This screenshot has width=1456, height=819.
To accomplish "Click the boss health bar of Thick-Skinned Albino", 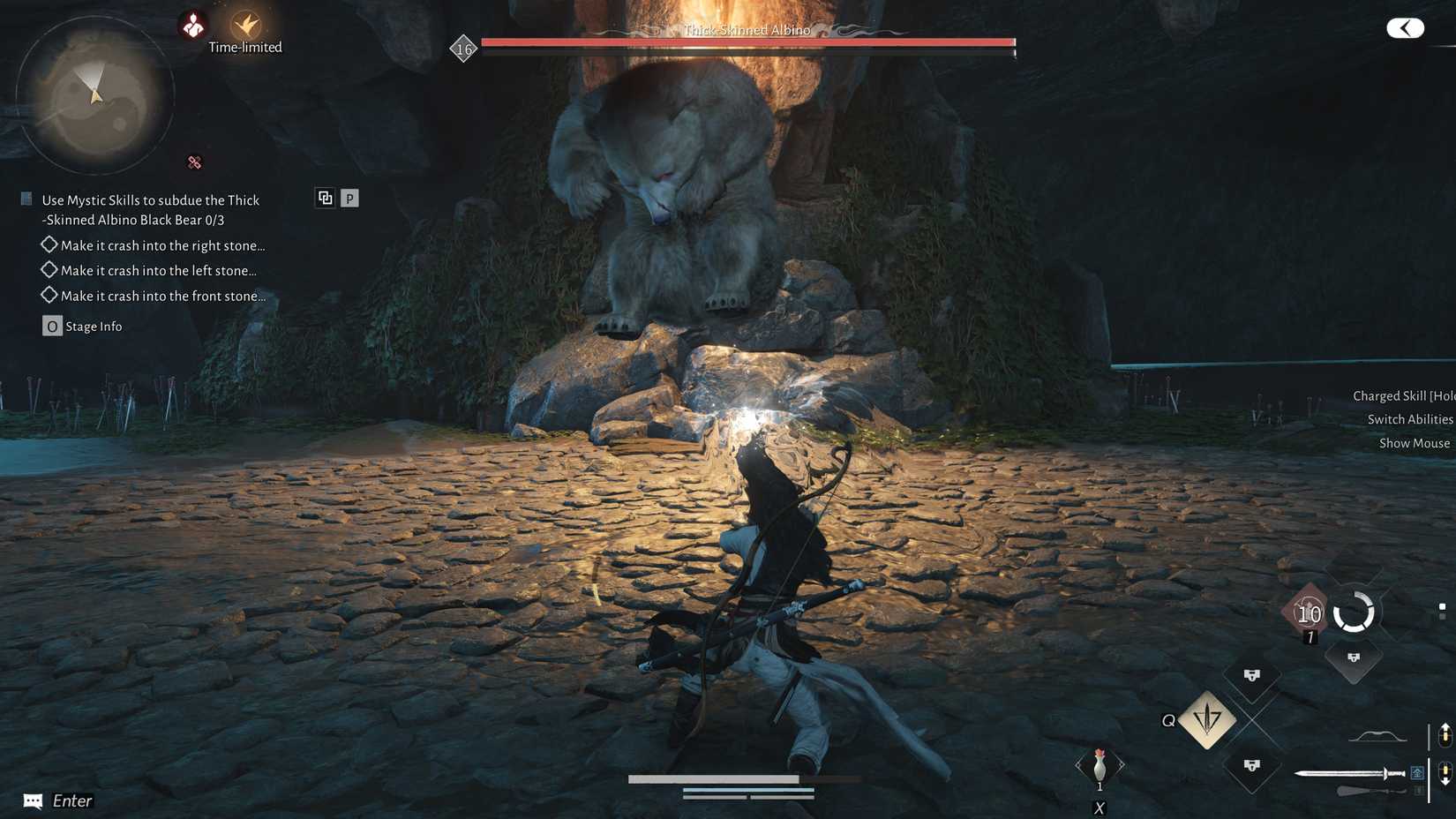I will pyautogui.click(x=747, y=41).
